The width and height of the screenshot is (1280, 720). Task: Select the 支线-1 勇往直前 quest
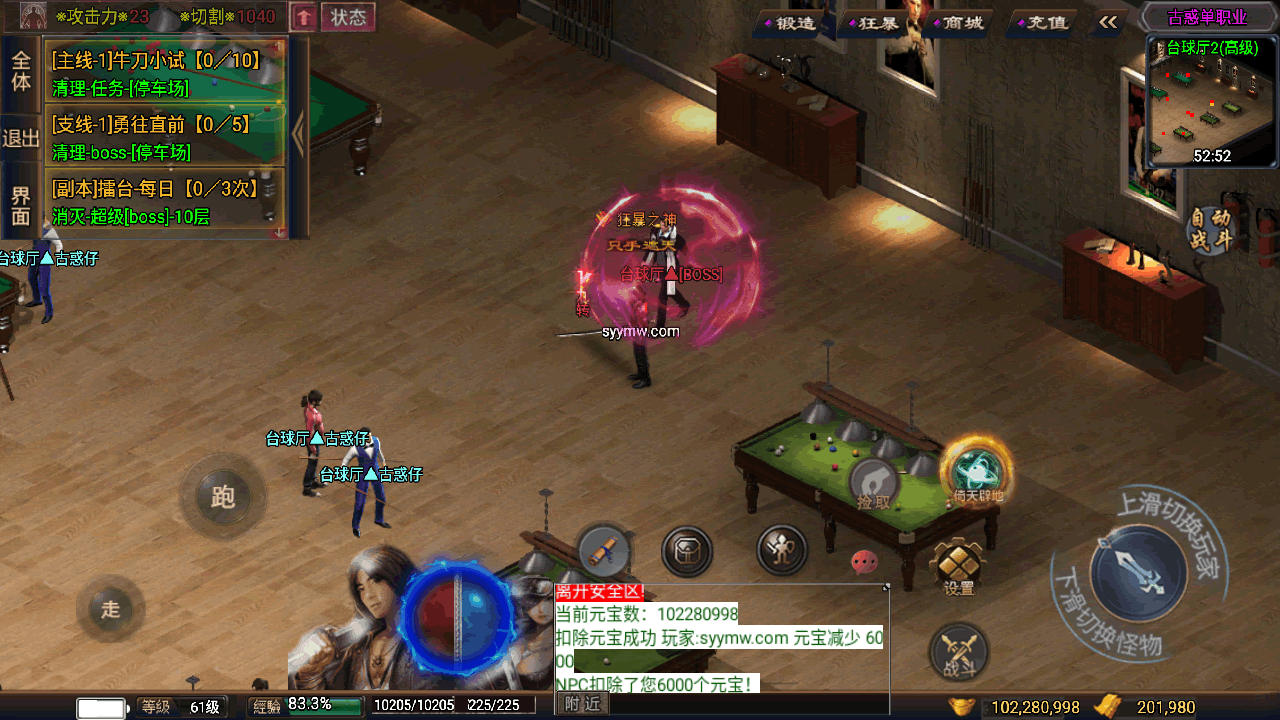[x=165, y=137]
